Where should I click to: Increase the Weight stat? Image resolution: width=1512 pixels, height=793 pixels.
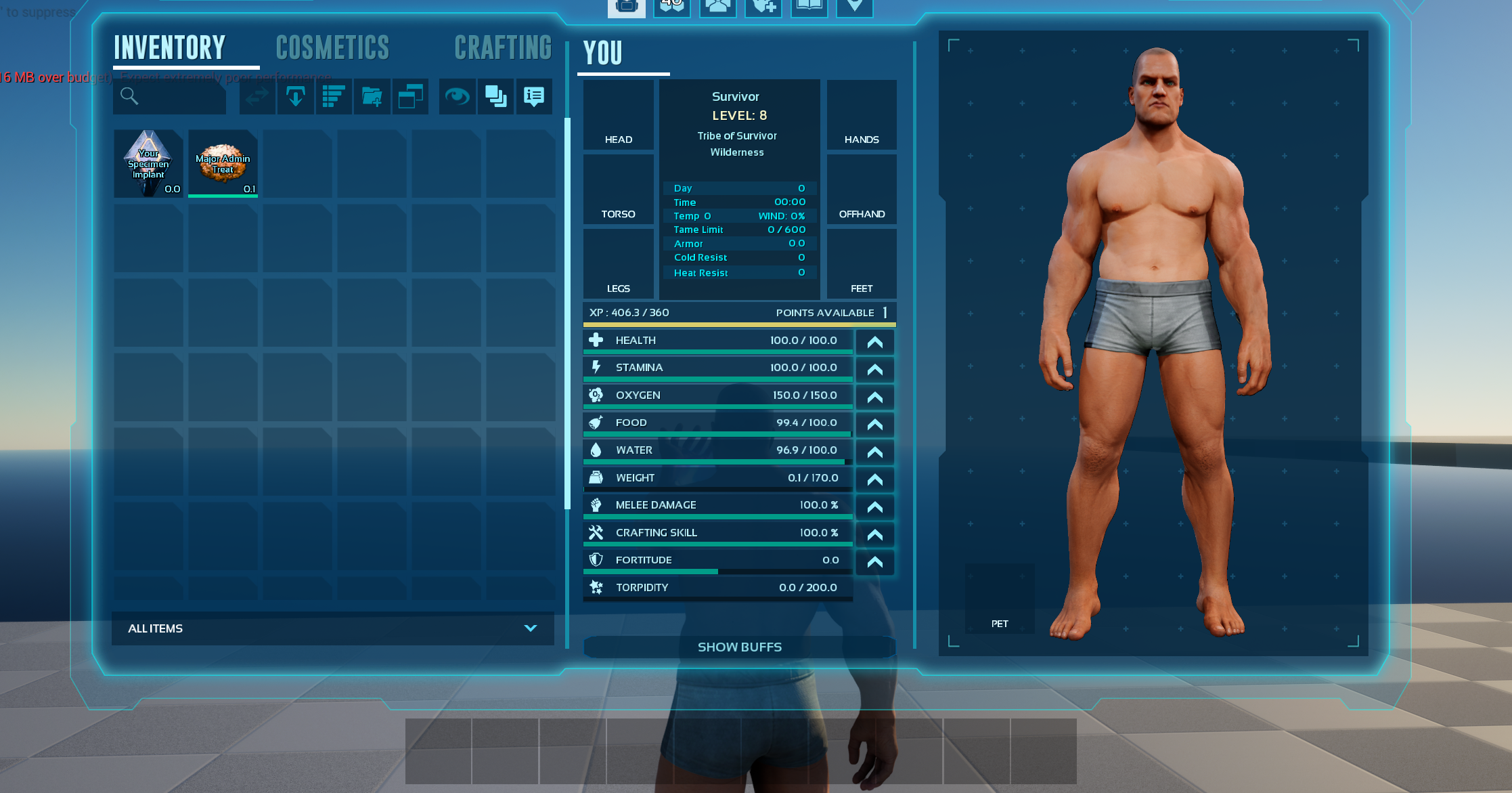pyautogui.click(x=874, y=479)
